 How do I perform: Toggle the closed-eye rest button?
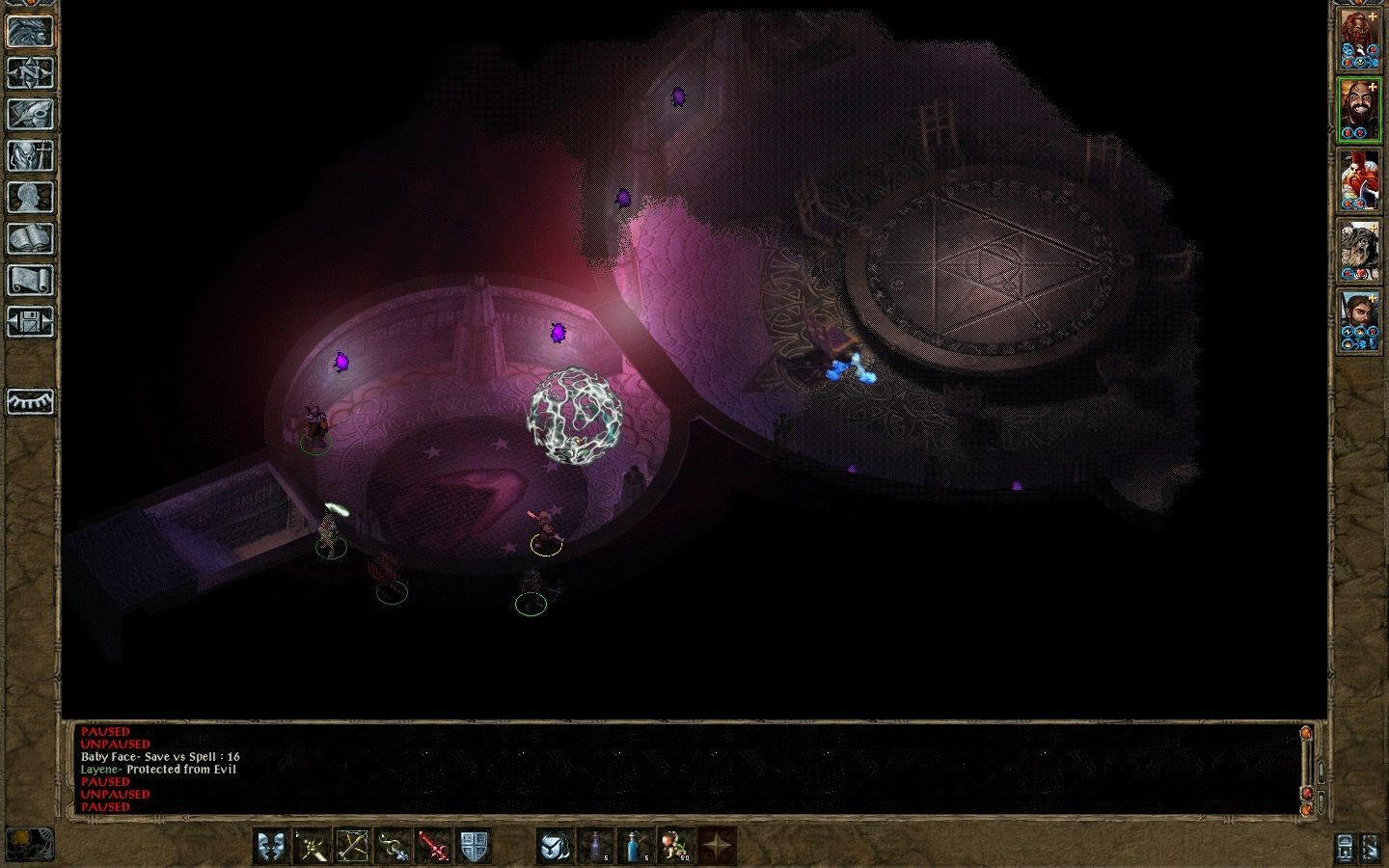30,401
